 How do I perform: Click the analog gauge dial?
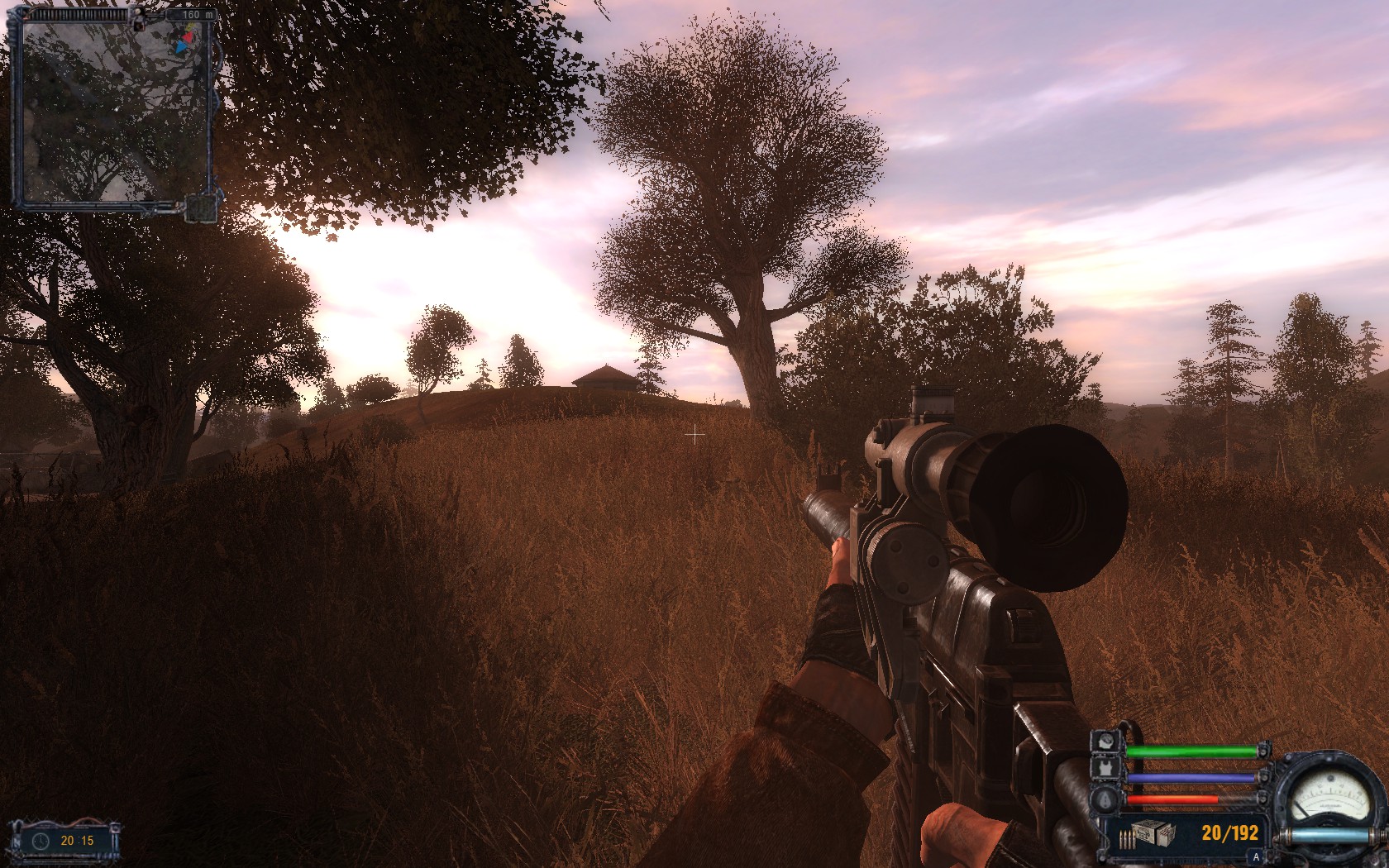pyautogui.click(x=1330, y=795)
